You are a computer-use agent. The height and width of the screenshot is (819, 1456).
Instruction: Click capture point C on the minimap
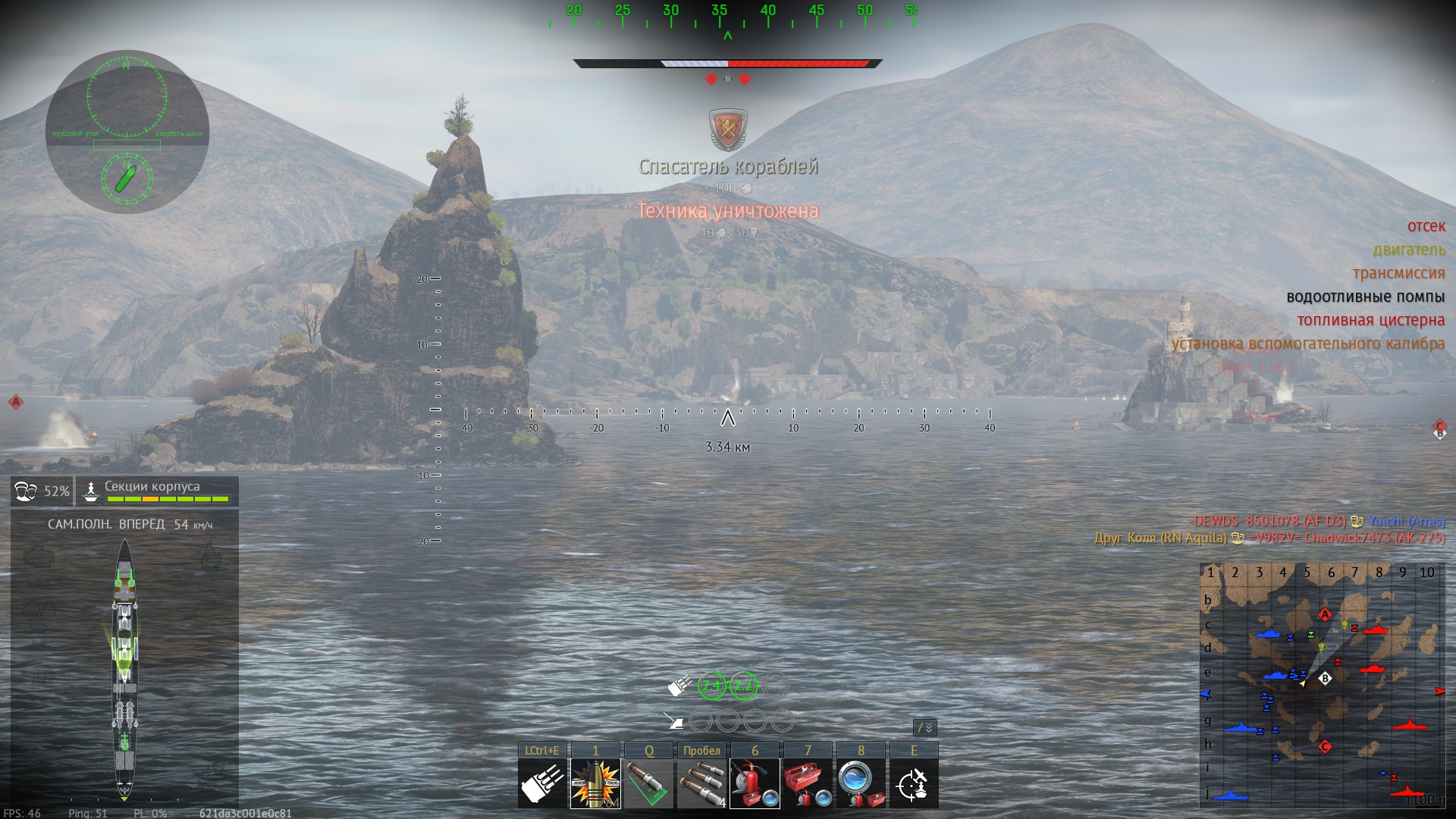pyautogui.click(x=1325, y=747)
